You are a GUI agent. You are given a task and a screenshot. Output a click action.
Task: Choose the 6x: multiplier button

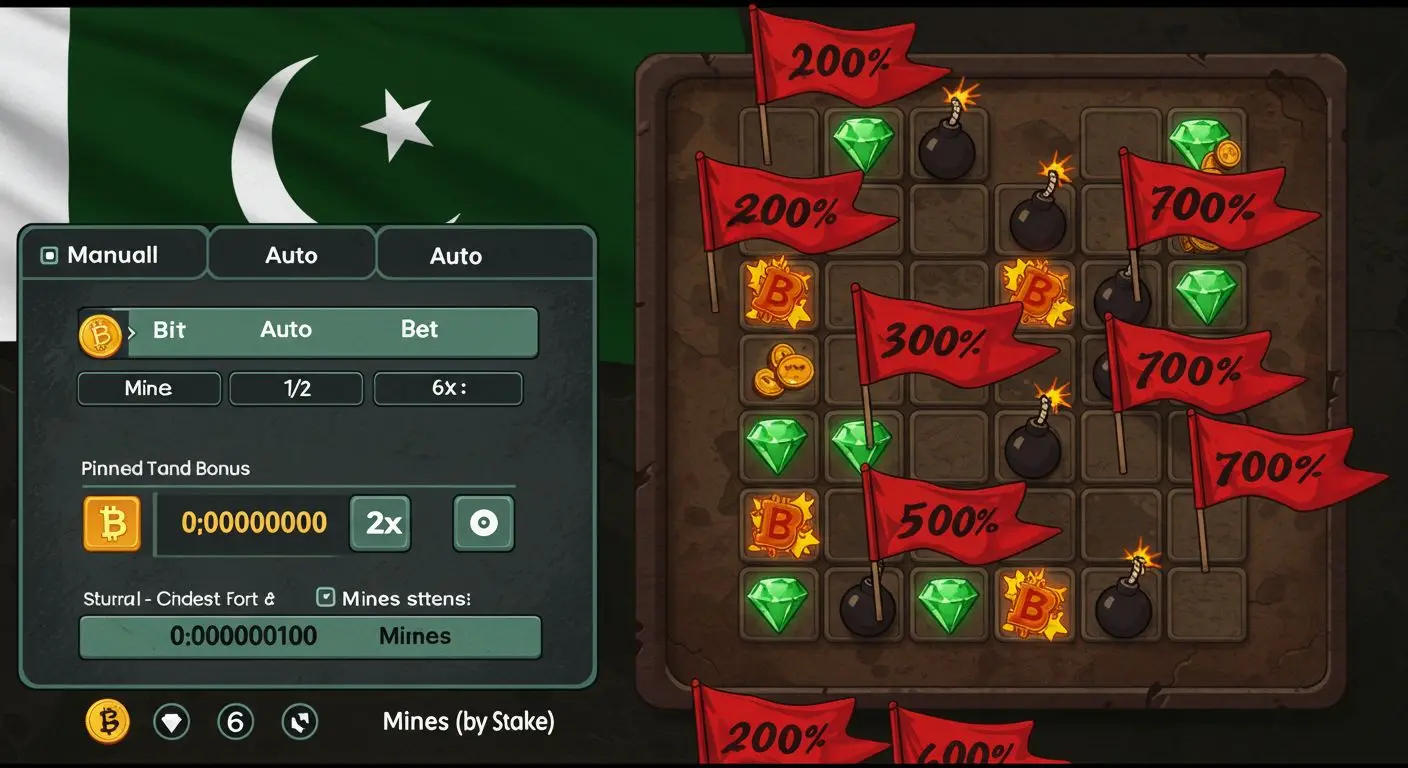(x=448, y=388)
